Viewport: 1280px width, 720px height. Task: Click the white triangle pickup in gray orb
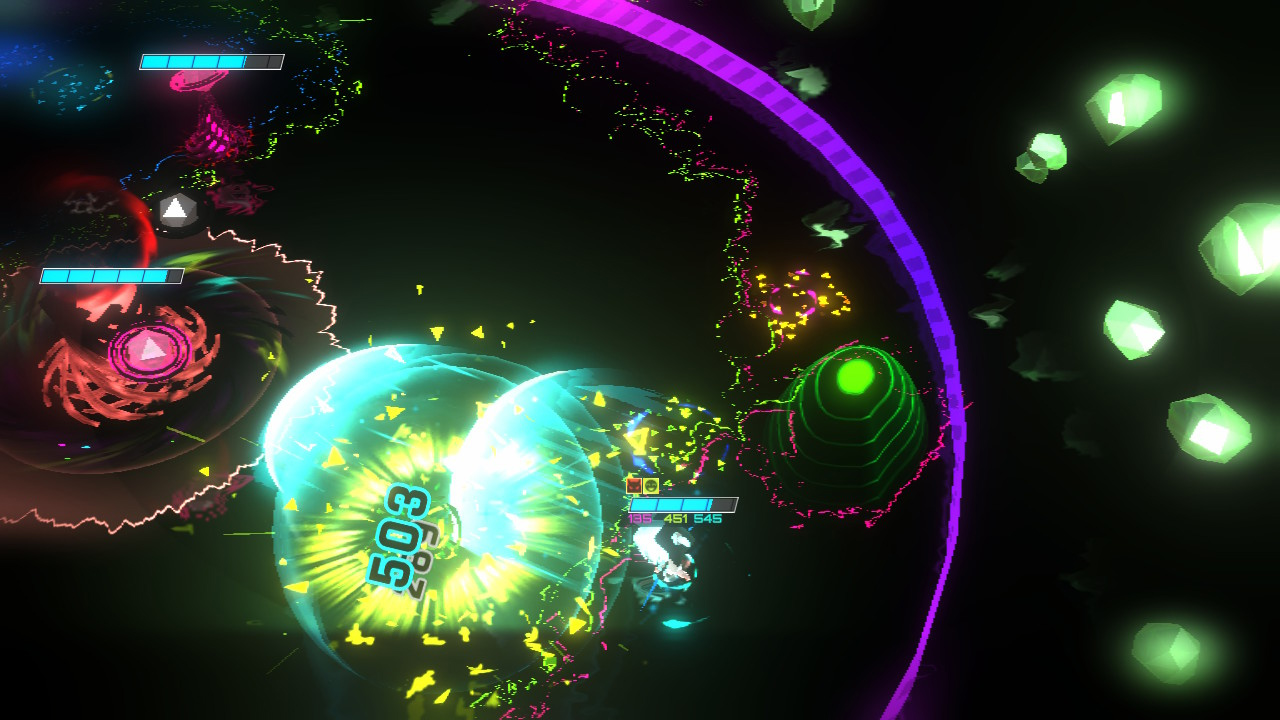coord(178,210)
